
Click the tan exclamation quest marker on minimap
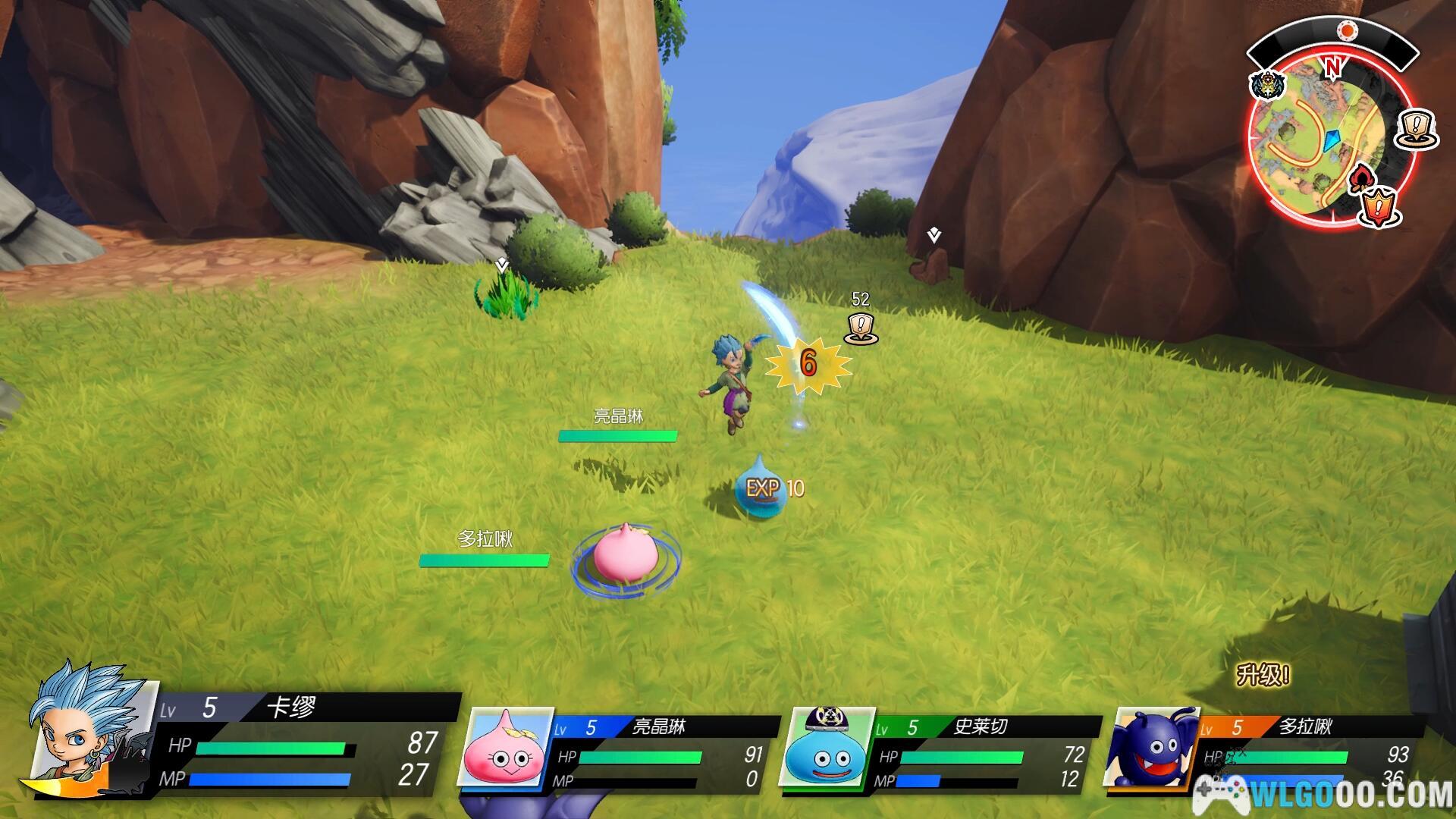pos(1416,129)
